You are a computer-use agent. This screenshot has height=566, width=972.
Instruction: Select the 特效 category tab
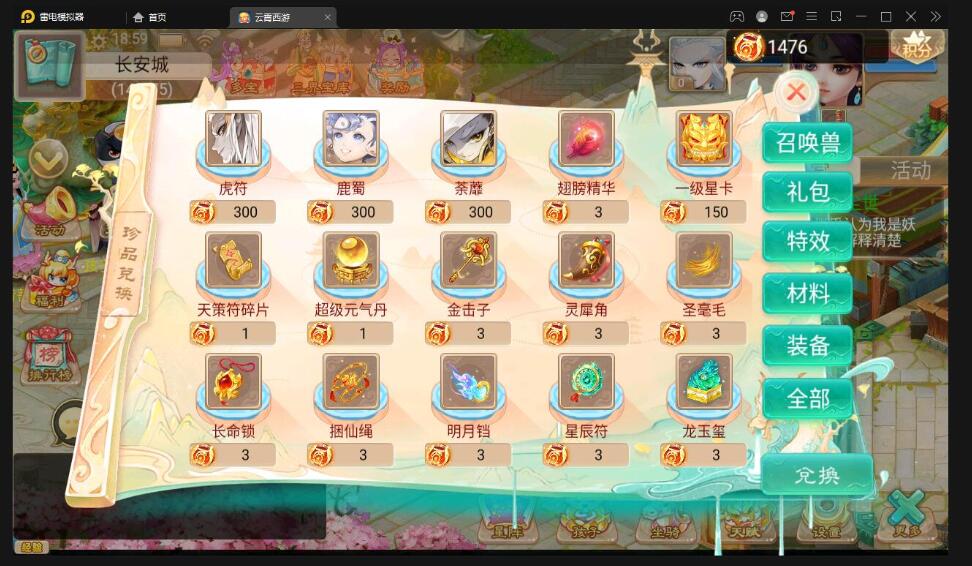pos(807,241)
